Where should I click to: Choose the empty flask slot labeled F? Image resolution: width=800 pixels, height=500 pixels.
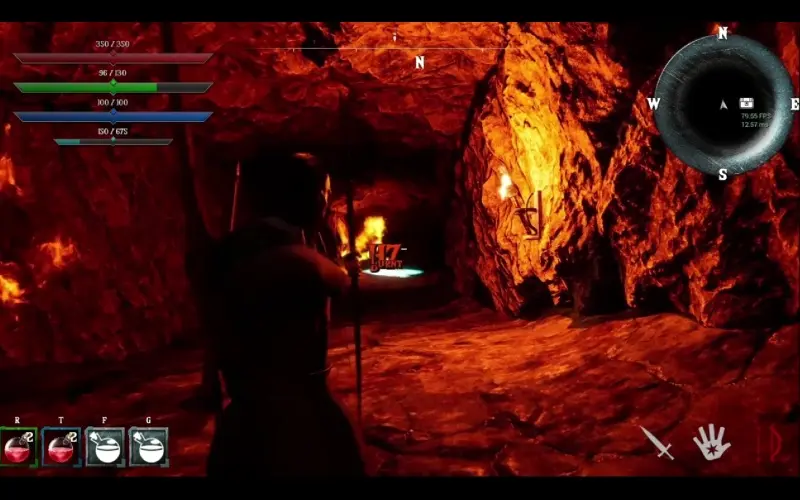105,447
